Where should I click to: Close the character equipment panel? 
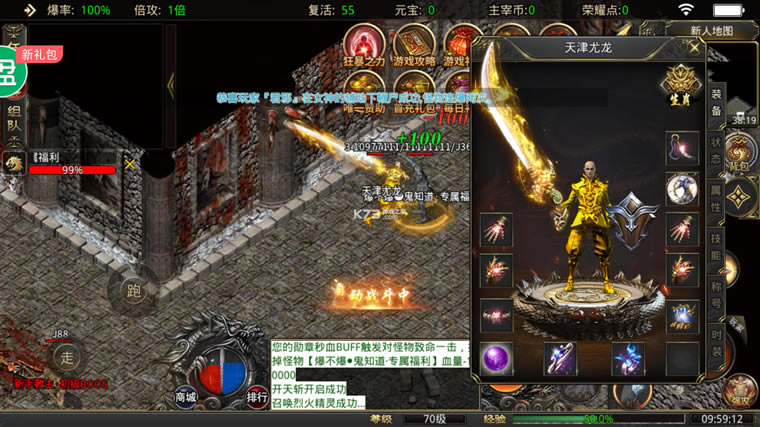tap(695, 47)
